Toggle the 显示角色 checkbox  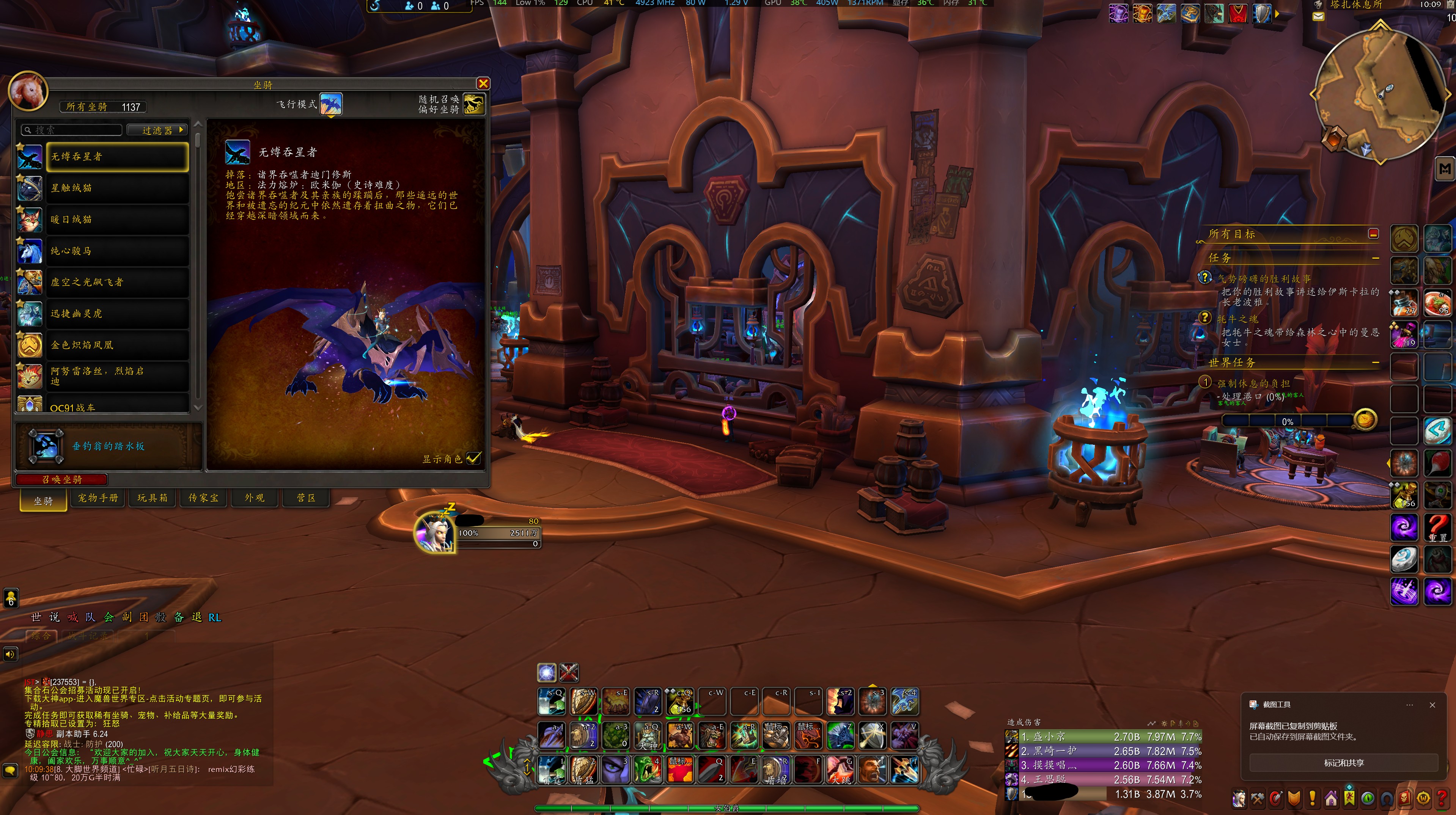coord(474,458)
